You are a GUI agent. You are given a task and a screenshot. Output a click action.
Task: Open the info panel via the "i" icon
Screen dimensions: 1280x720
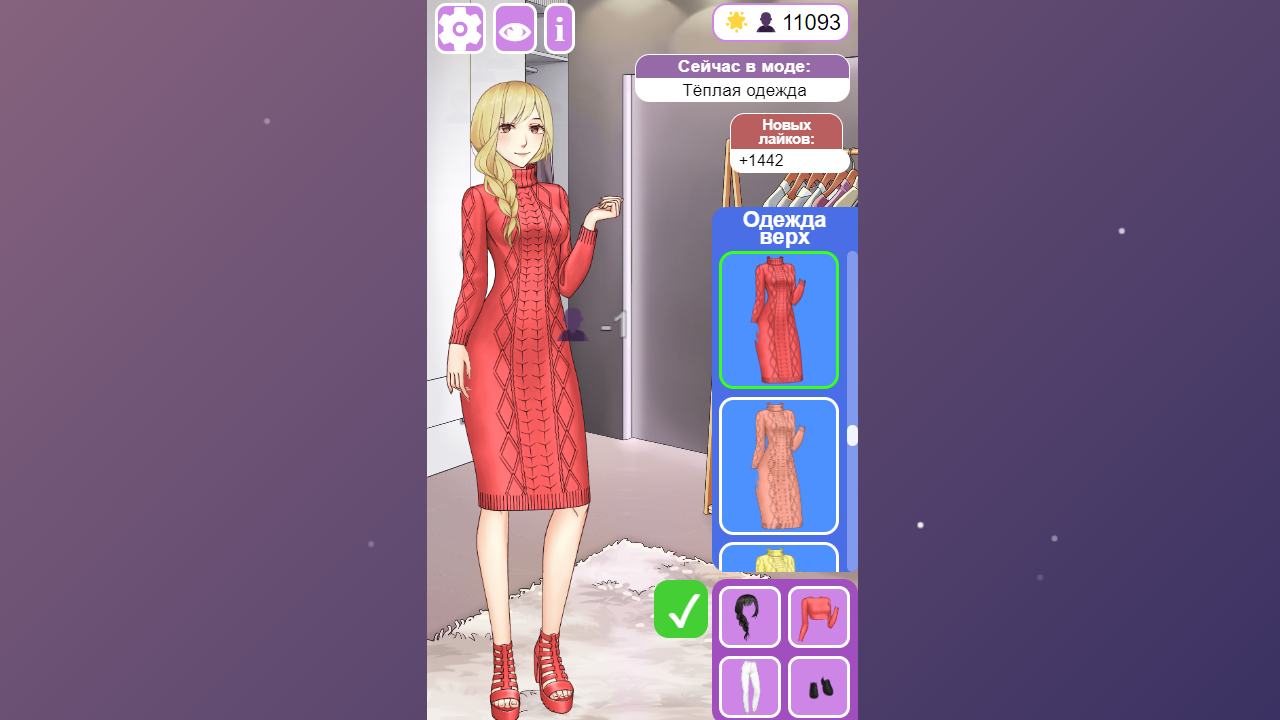(x=558, y=29)
